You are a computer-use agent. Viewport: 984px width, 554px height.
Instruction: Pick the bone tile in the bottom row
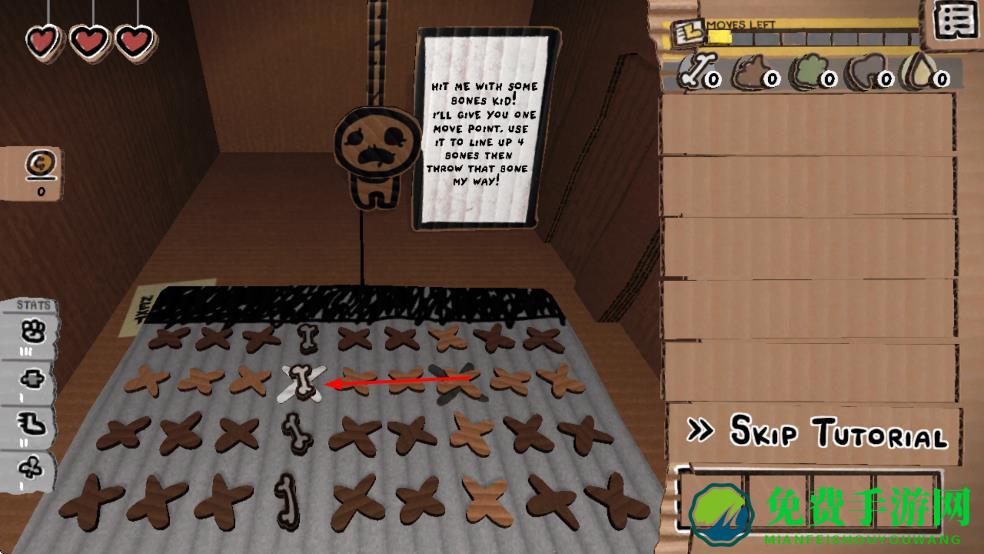284,497
